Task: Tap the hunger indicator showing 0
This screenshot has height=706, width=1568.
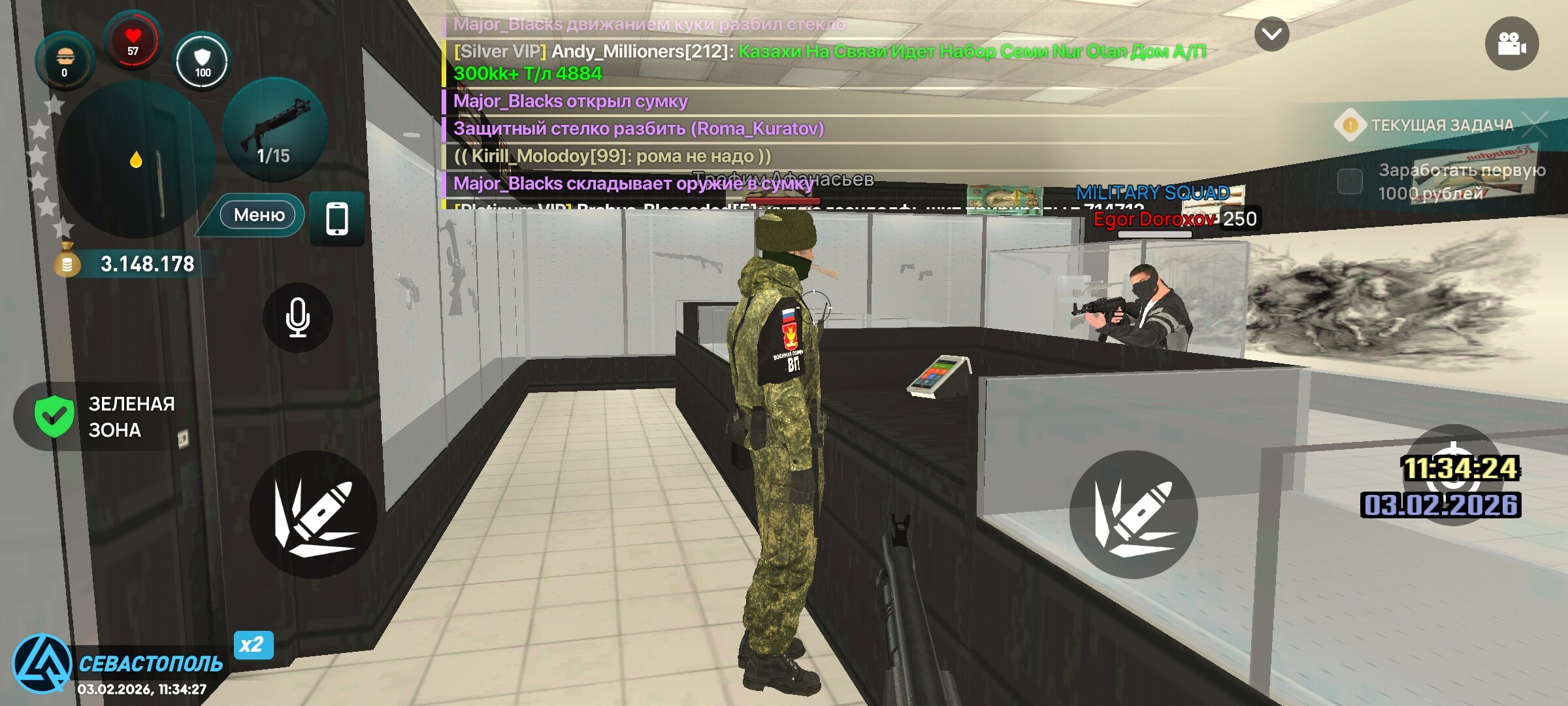Action: 64,59
